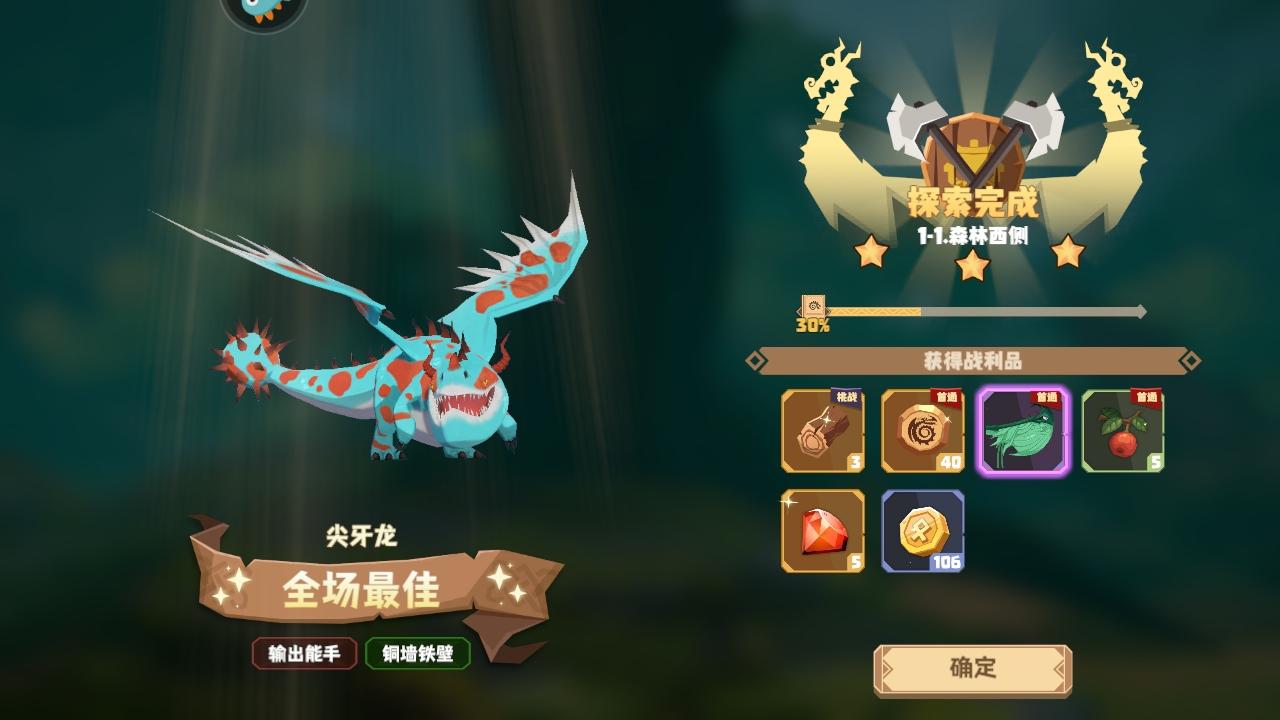Click the leftmost gold star rating
This screenshot has width=1280, height=720.
(873, 252)
